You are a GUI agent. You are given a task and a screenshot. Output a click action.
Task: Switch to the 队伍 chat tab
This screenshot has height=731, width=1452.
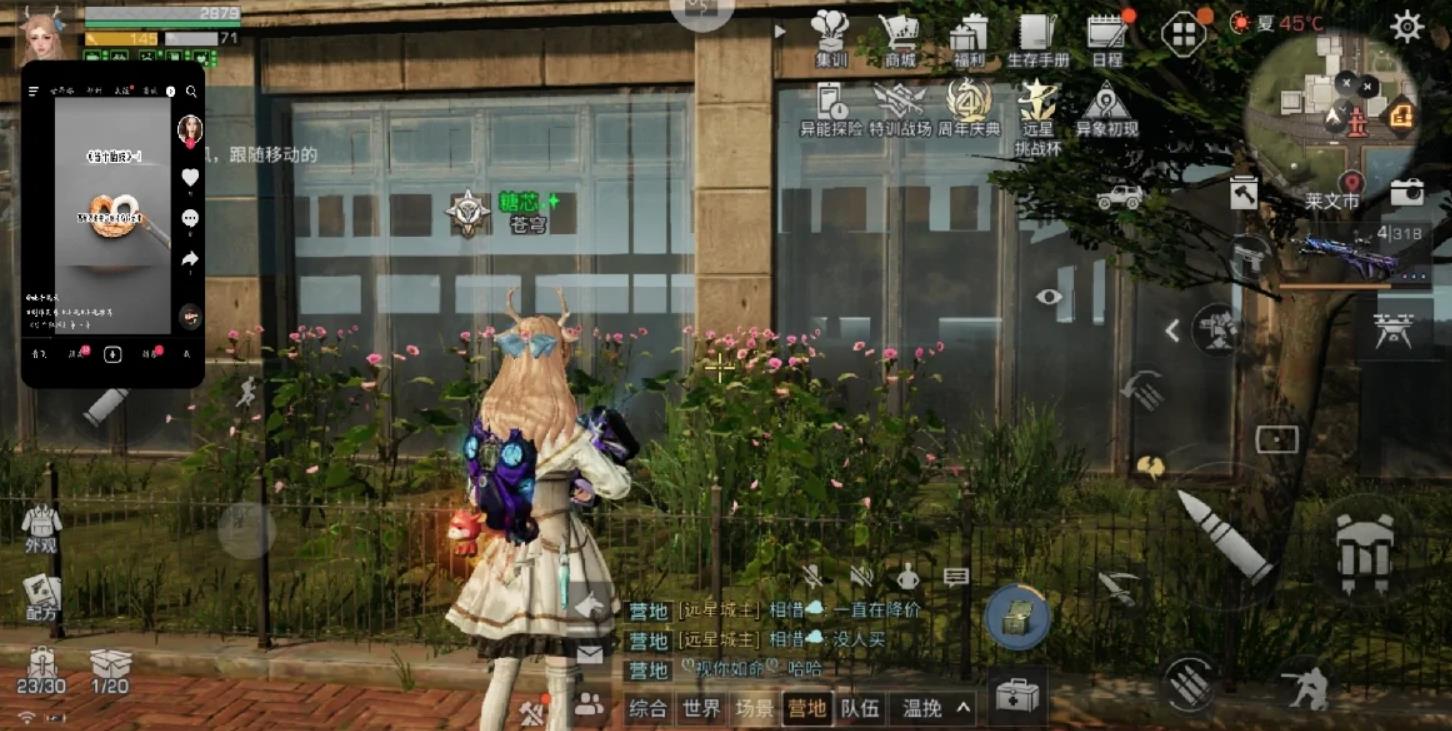point(860,709)
